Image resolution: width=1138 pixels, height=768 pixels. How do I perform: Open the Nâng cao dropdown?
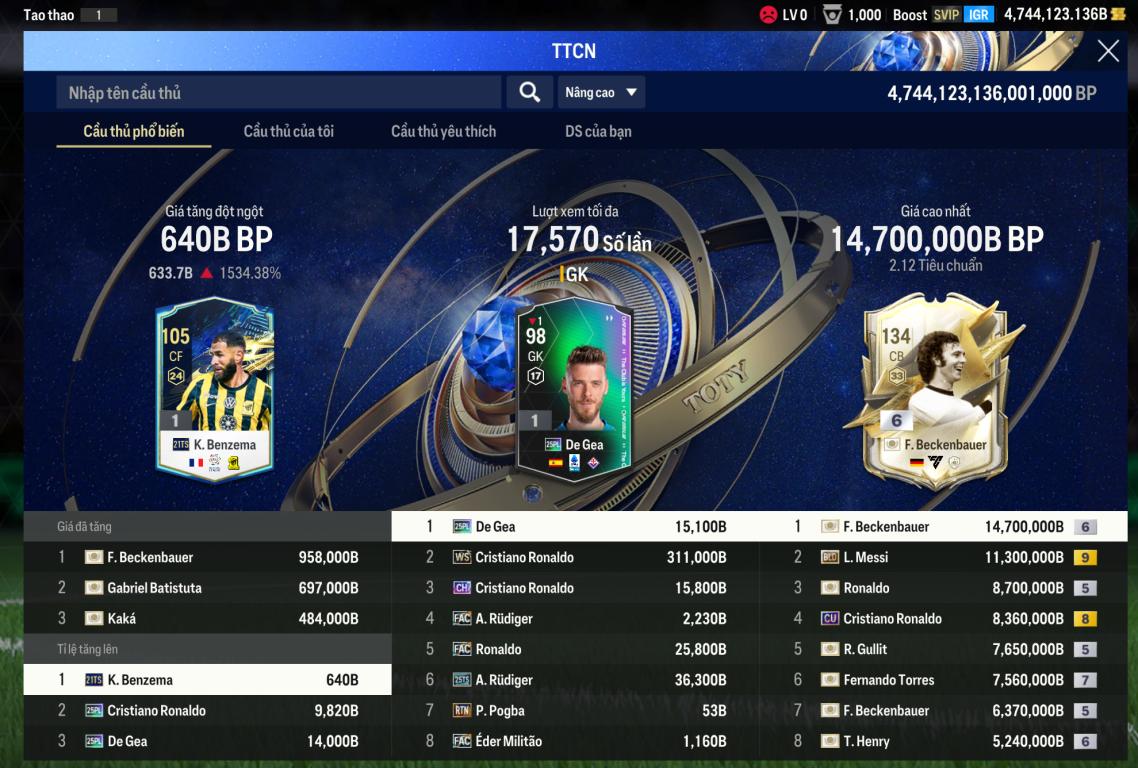click(x=601, y=93)
